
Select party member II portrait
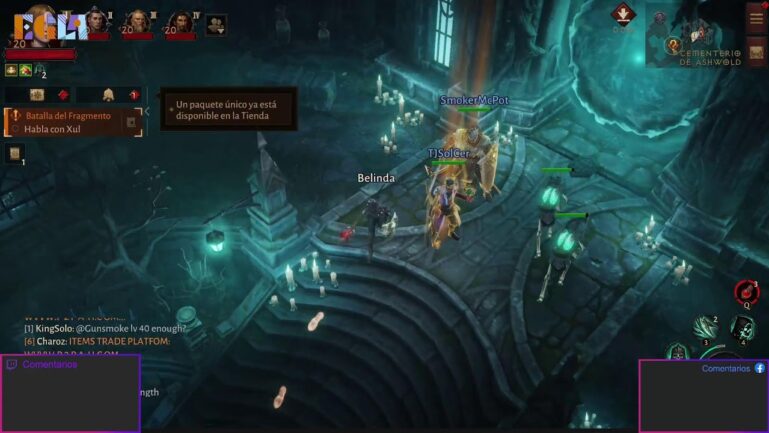(x=96, y=20)
